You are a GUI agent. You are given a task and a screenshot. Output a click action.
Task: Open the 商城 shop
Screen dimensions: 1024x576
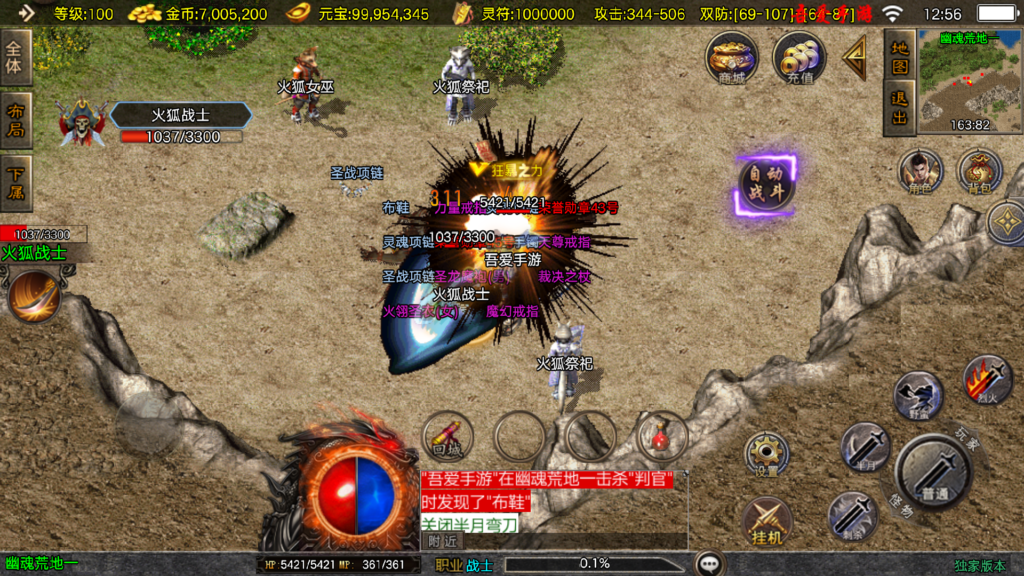(731, 57)
